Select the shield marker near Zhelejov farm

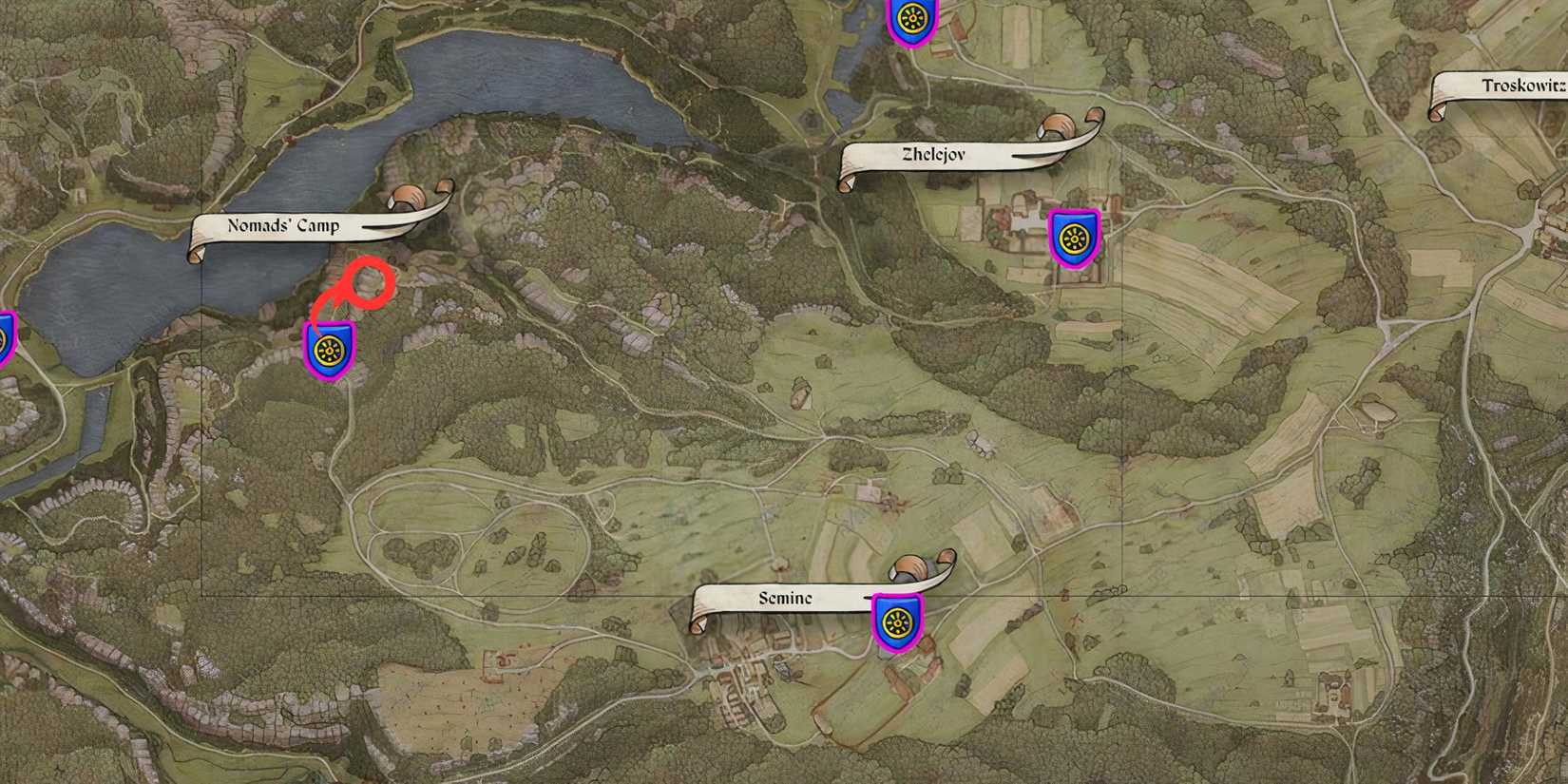click(x=1075, y=238)
